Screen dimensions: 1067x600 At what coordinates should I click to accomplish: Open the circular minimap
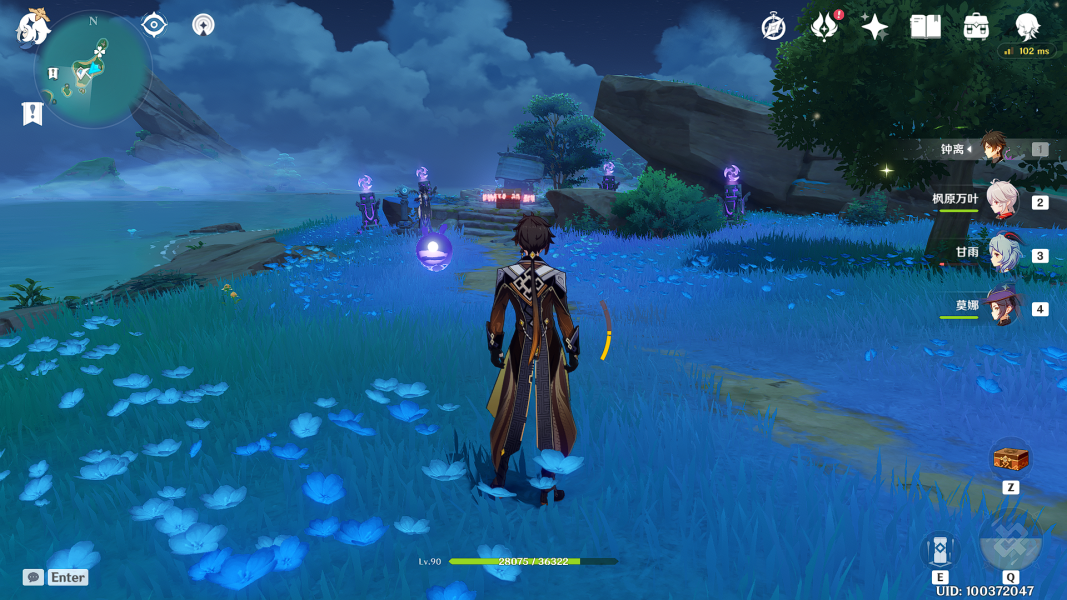coord(92,69)
